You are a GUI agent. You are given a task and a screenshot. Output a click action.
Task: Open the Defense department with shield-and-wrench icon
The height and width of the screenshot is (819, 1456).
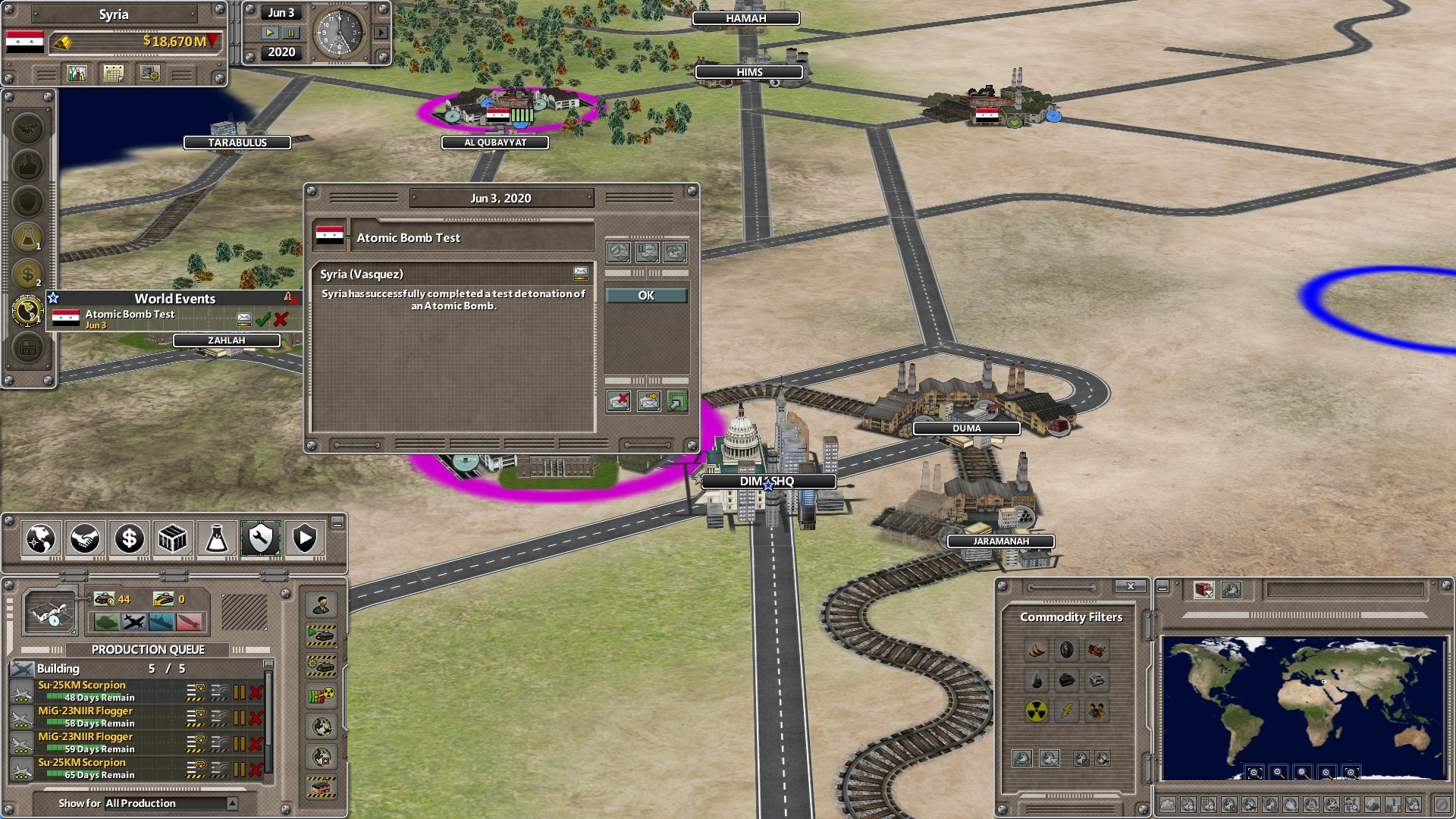coord(260,539)
